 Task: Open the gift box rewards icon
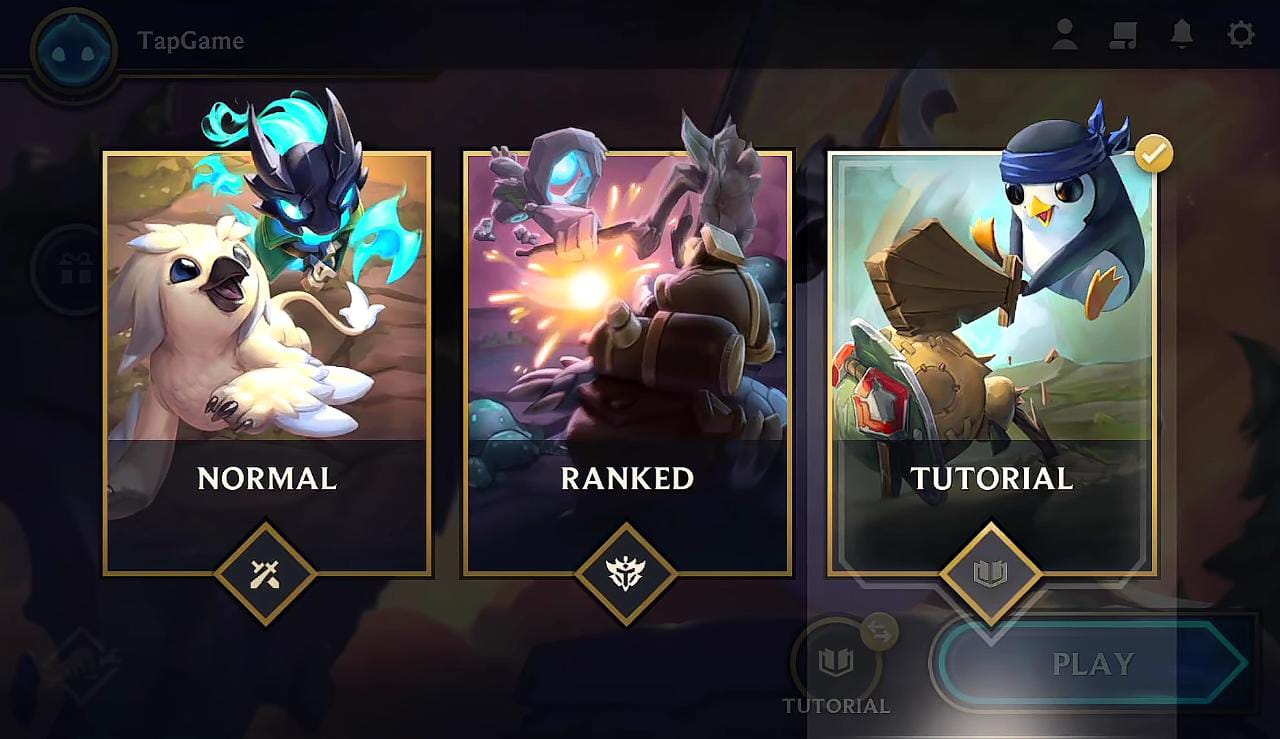(75, 269)
